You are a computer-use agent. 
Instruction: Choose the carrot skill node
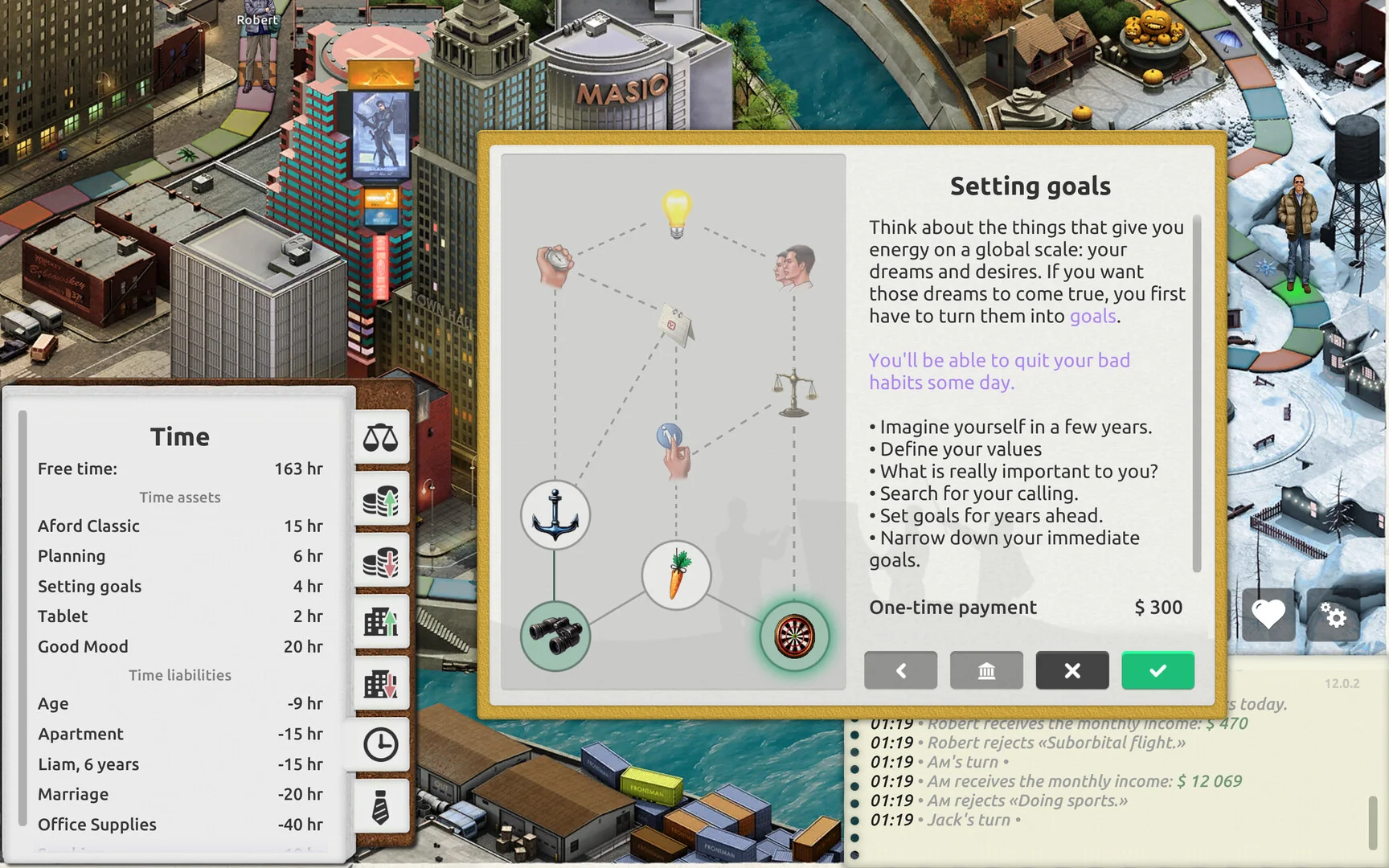click(676, 575)
